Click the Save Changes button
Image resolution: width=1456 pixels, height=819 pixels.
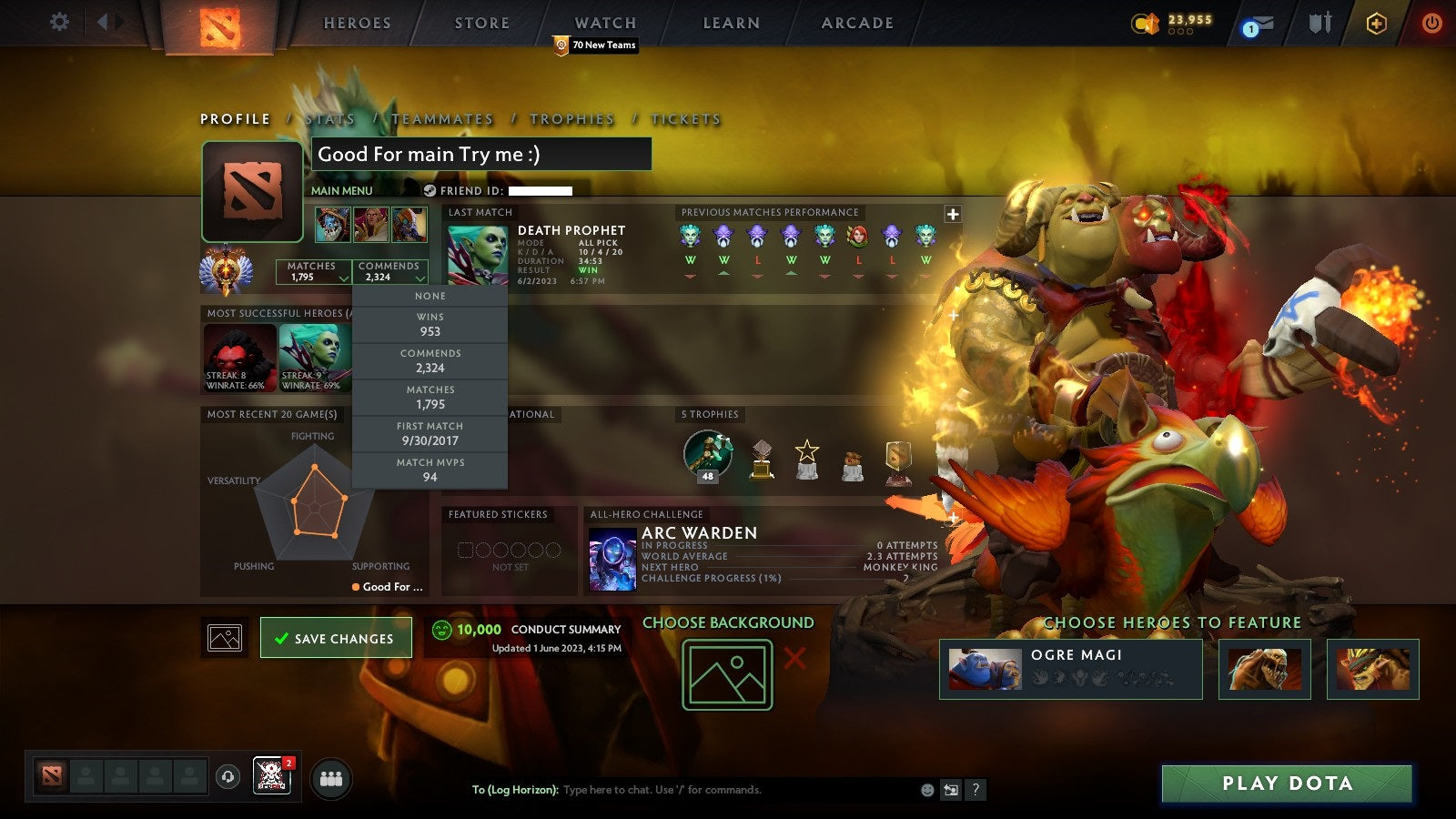pyautogui.click(x=335, y=638)
